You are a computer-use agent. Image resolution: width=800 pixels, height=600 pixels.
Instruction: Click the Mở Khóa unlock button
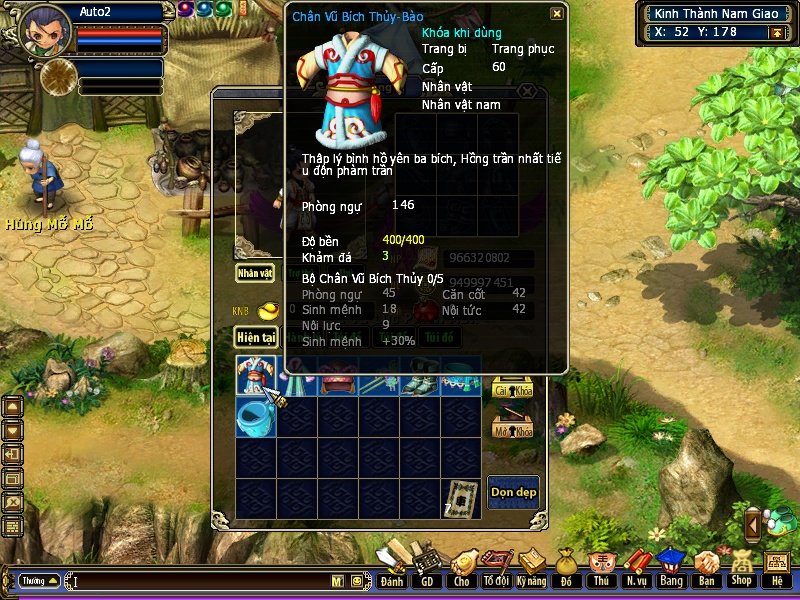click(x=513, y=428)
